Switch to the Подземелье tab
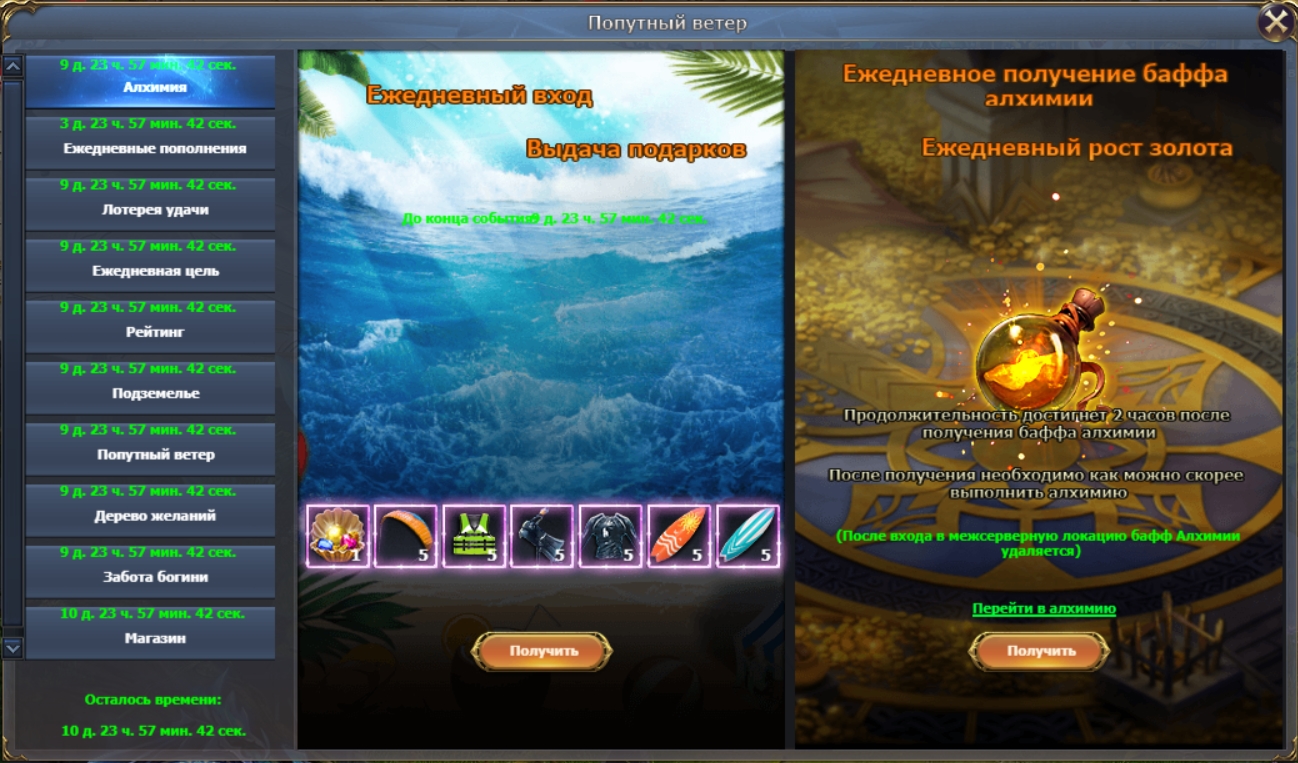This screenshot has width=1298, height=763. coord(150,387)
